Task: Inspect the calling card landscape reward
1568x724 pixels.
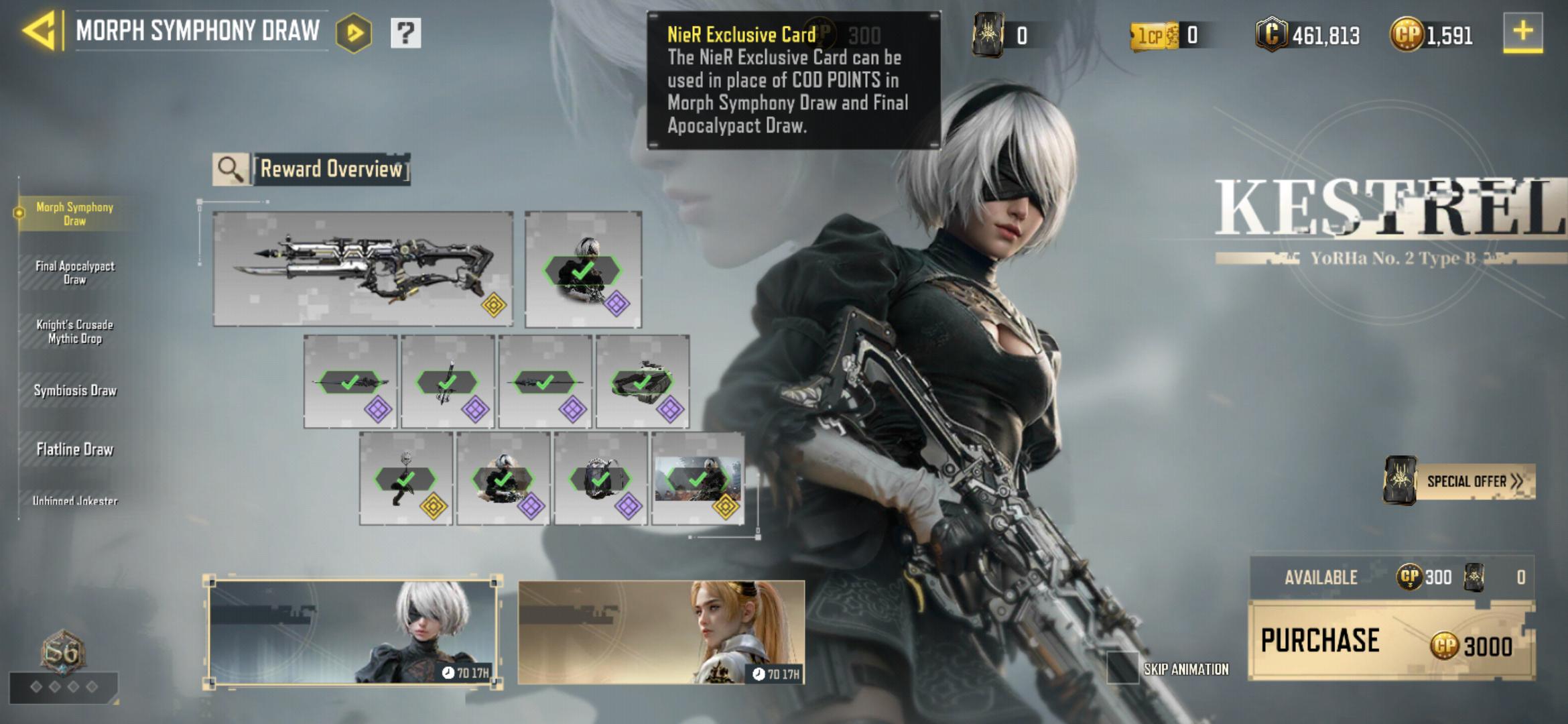Action: [x=698, y=479]
